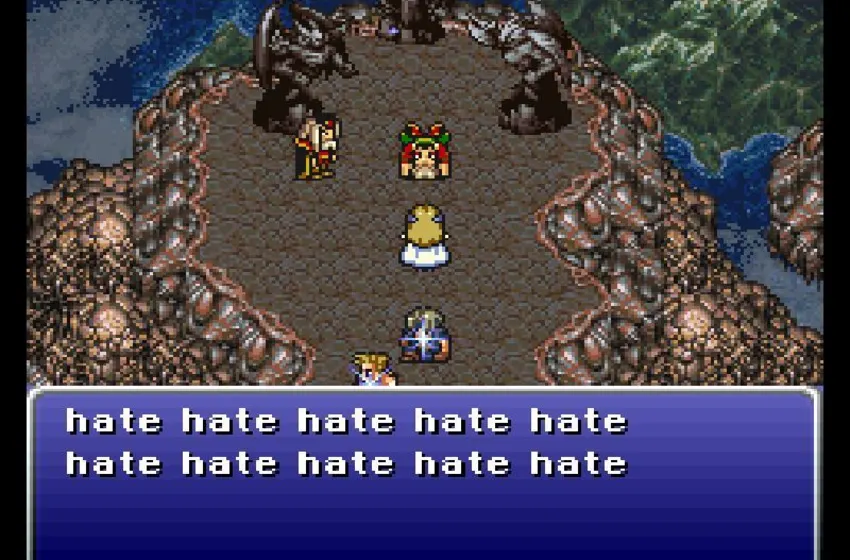Advance the 'hate hate hate' dialogue box

[x=424, y=472]
